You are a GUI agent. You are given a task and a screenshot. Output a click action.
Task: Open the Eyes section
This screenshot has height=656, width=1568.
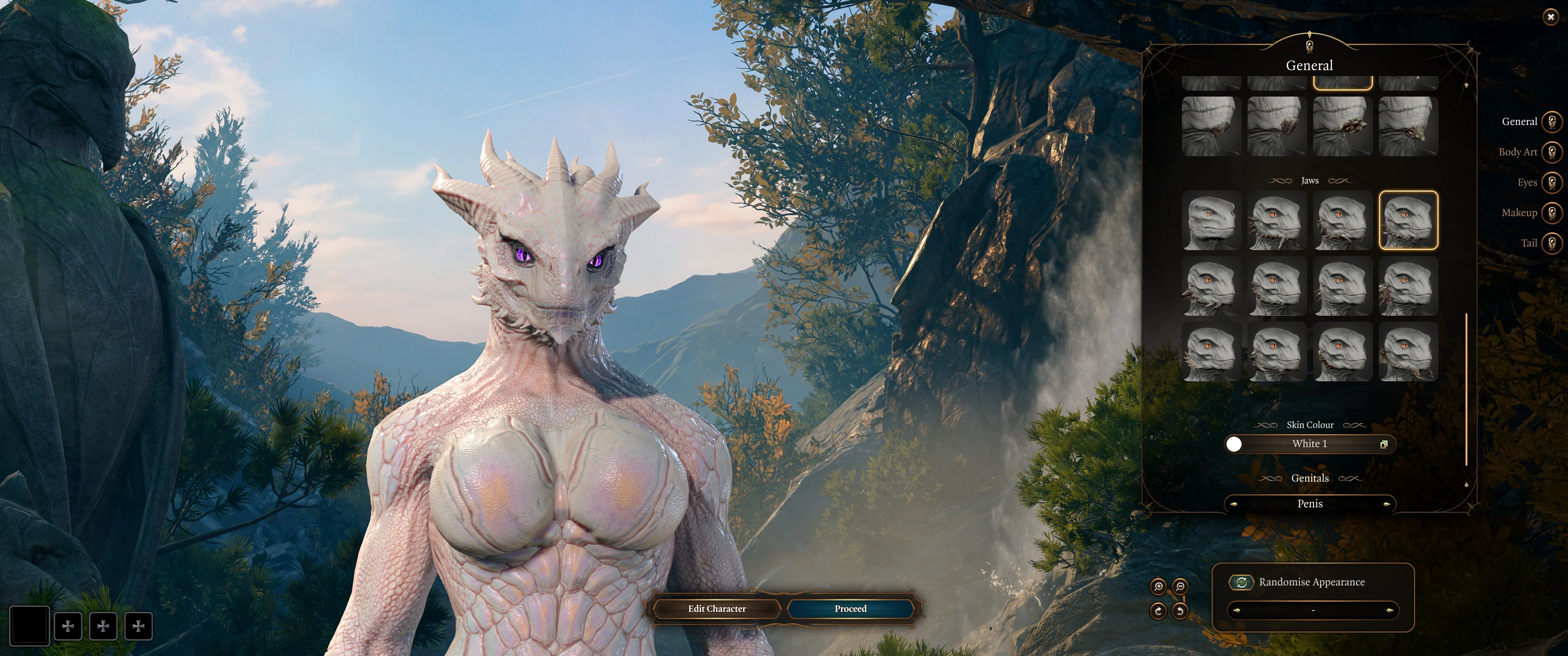(1552, 182)
